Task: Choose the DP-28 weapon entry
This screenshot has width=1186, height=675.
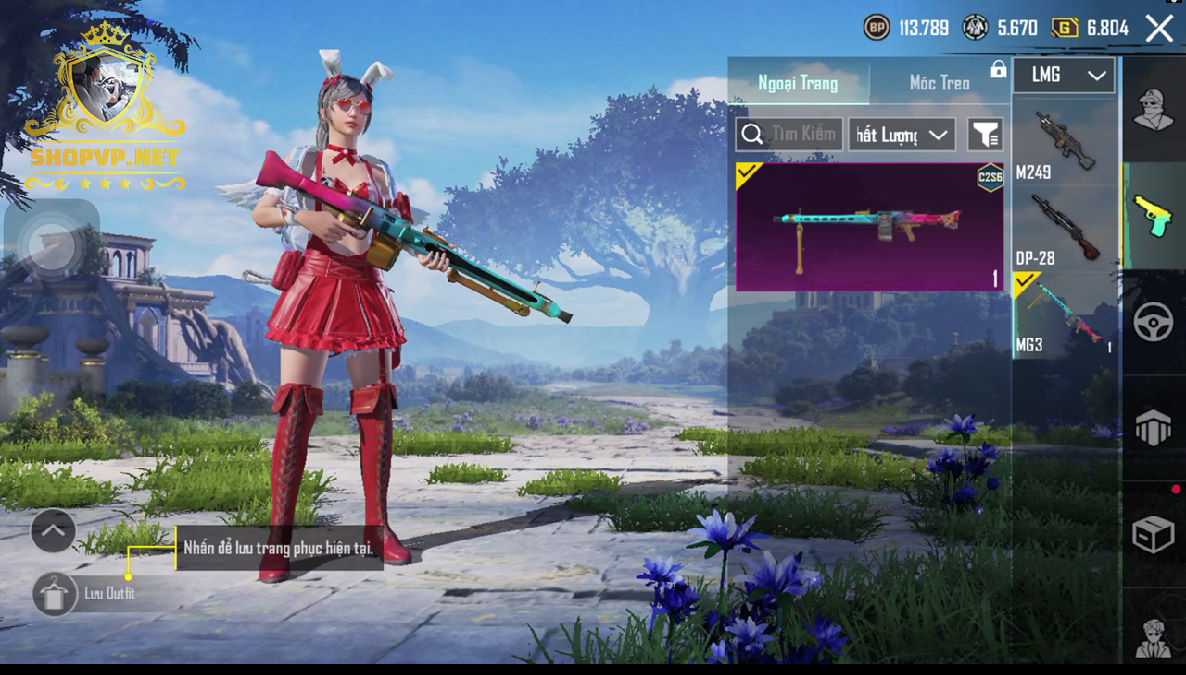Action: 1063,229
